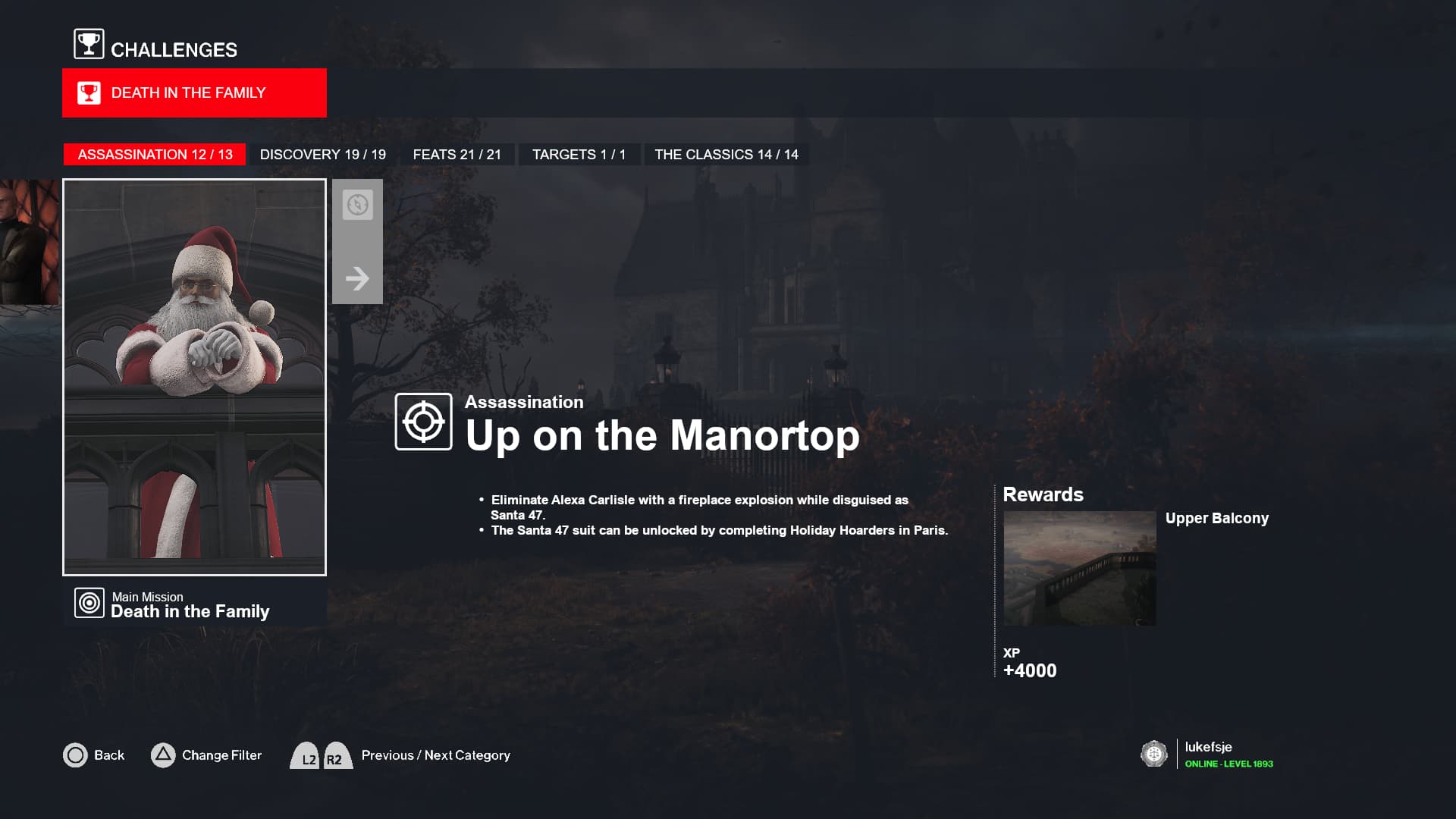Select the Santa 47 challenge tile
Viewport: 1456px width, 819px height.
pyautogui.click(x=194, y=377)
